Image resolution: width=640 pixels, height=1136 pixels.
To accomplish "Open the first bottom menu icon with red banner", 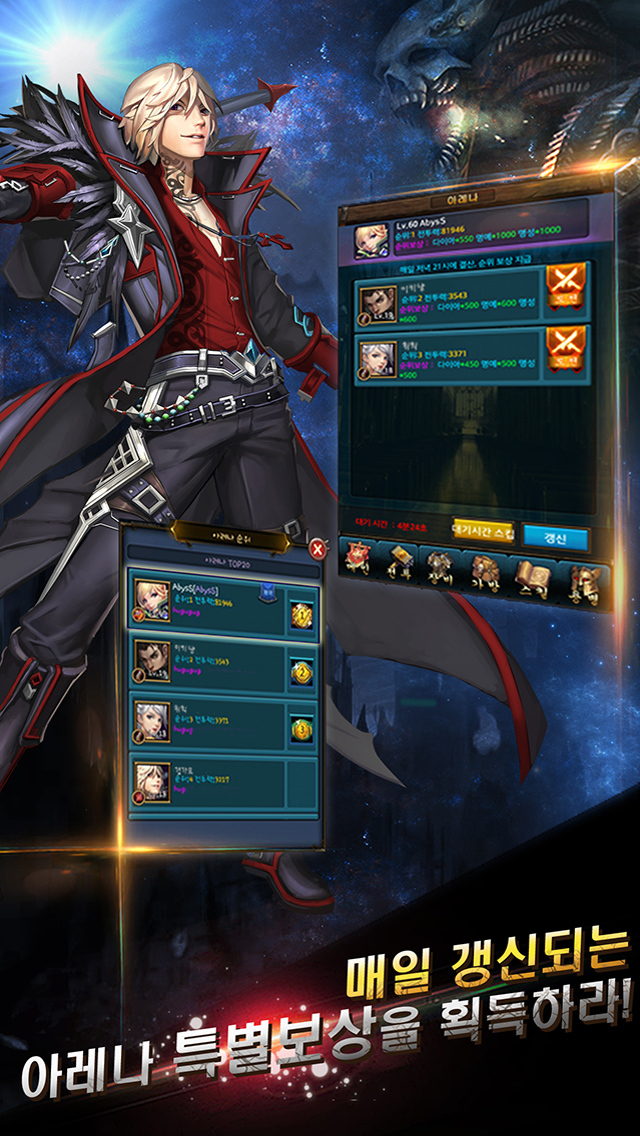I will [358, 557].
